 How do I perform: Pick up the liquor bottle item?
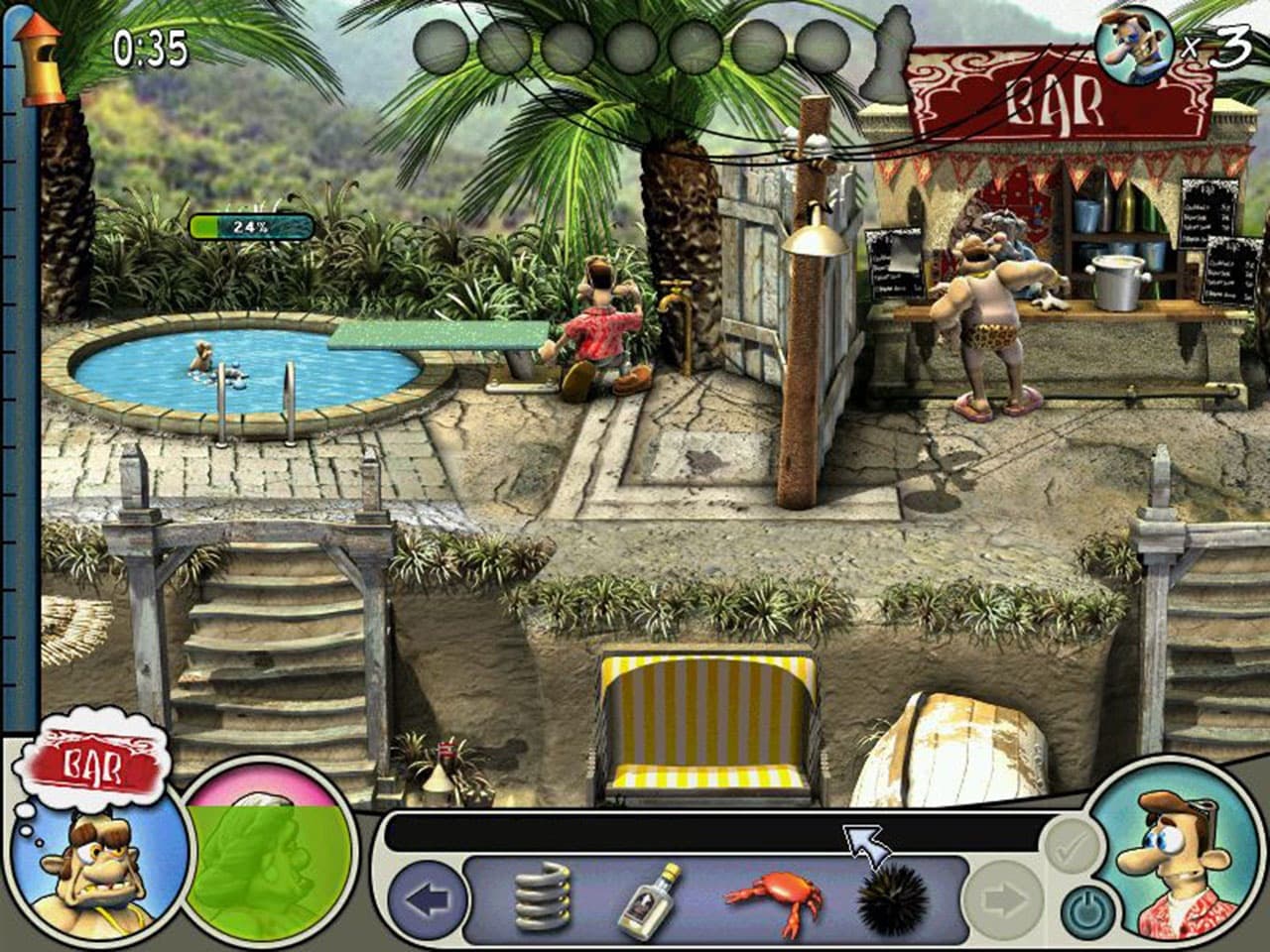click(657, 902)
